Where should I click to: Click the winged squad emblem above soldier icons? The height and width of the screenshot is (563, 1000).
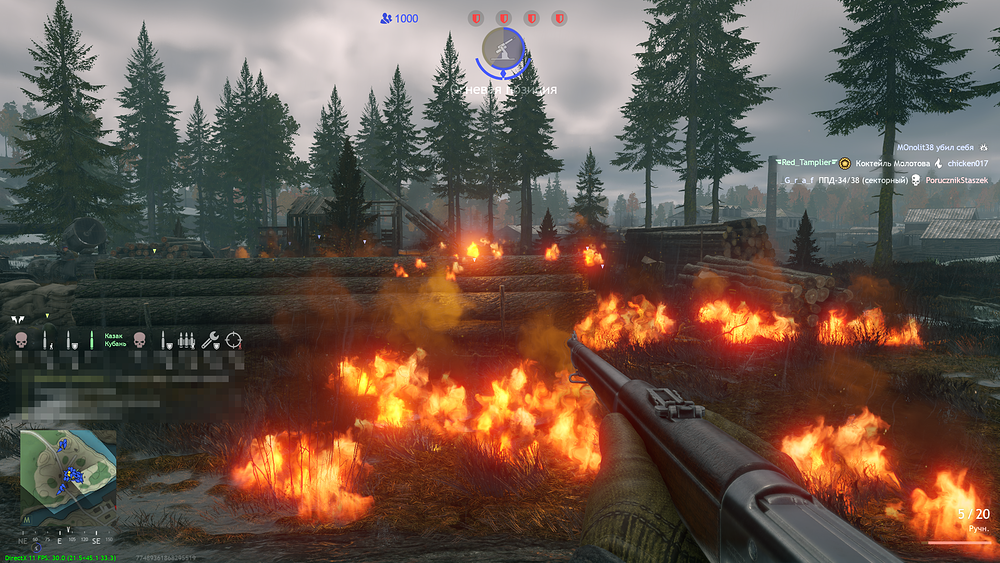point(18,320)
